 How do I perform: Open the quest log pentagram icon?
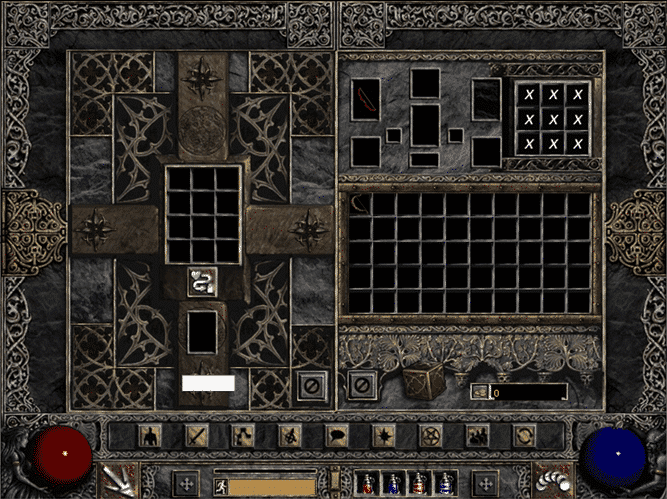(430, 435)
